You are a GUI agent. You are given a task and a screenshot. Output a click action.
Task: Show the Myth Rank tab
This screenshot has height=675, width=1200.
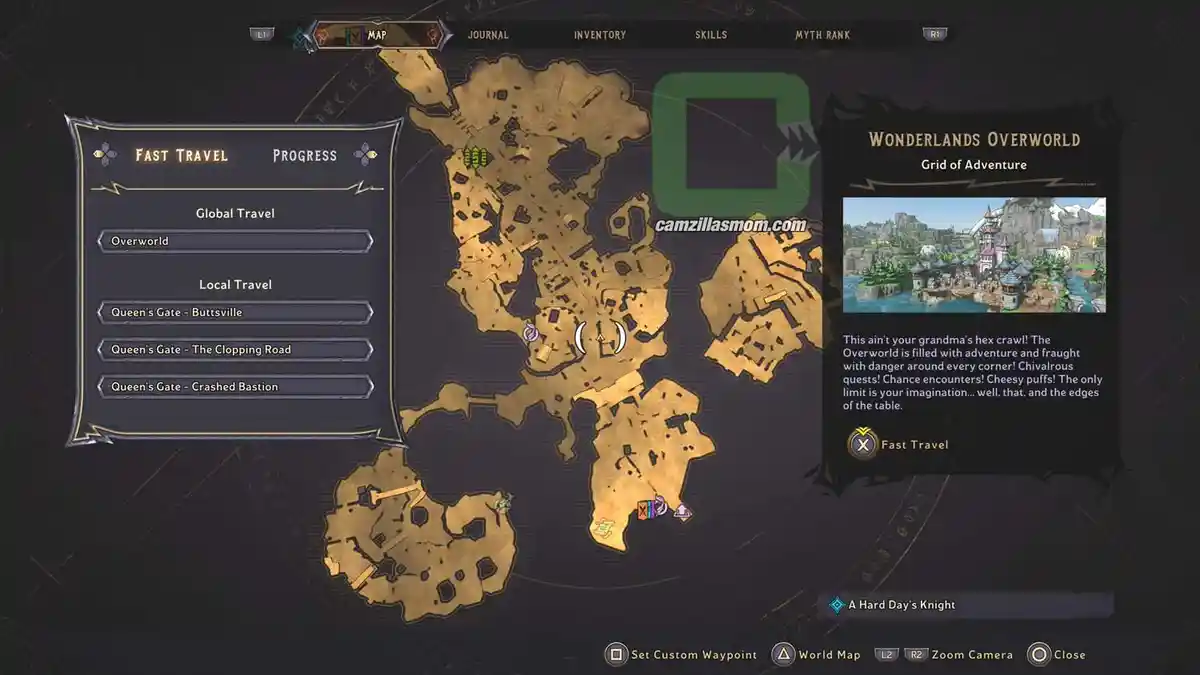click(x=822, y=35)
